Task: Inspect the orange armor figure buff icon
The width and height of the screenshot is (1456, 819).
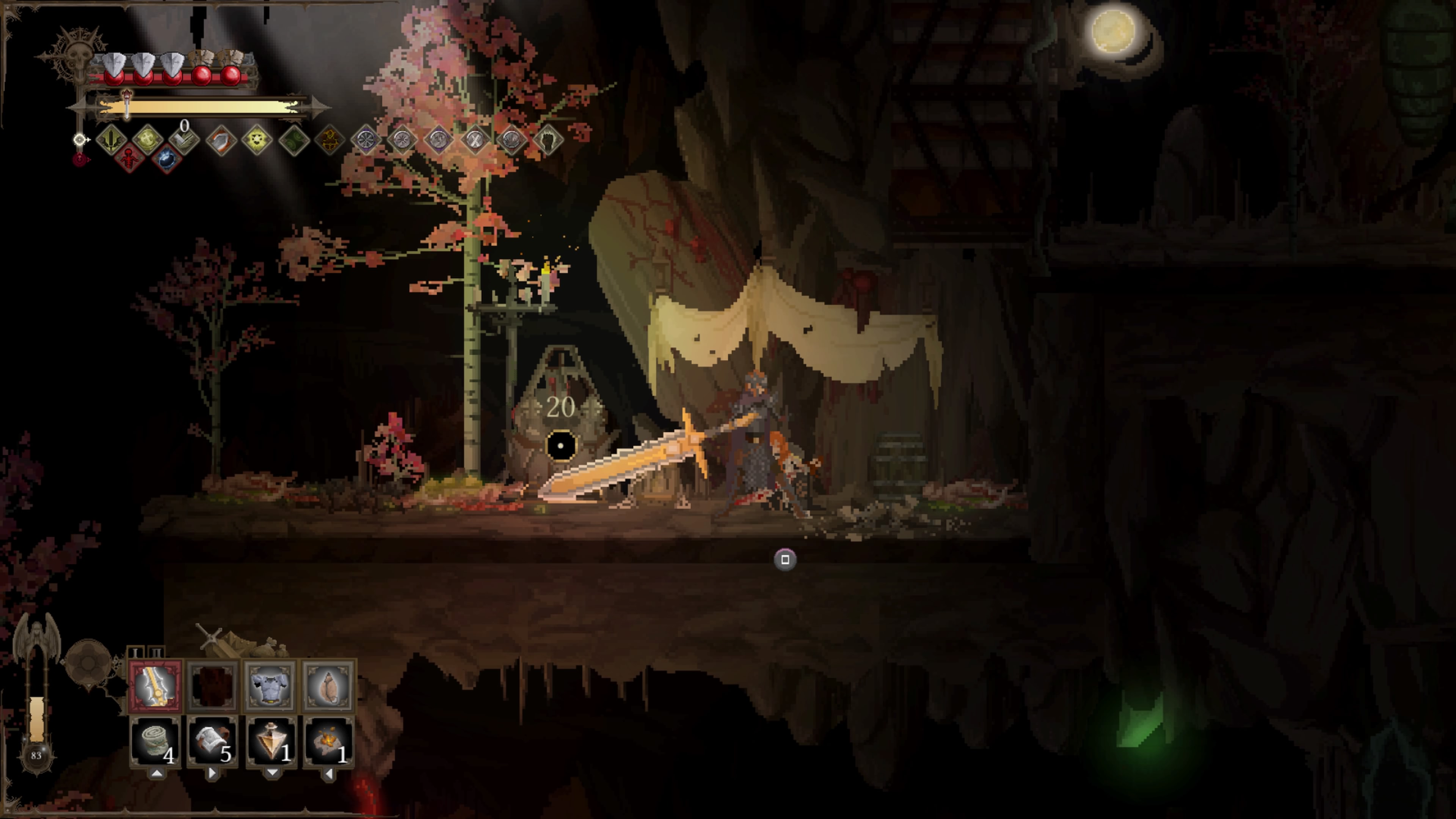Action: pos(331,139)
